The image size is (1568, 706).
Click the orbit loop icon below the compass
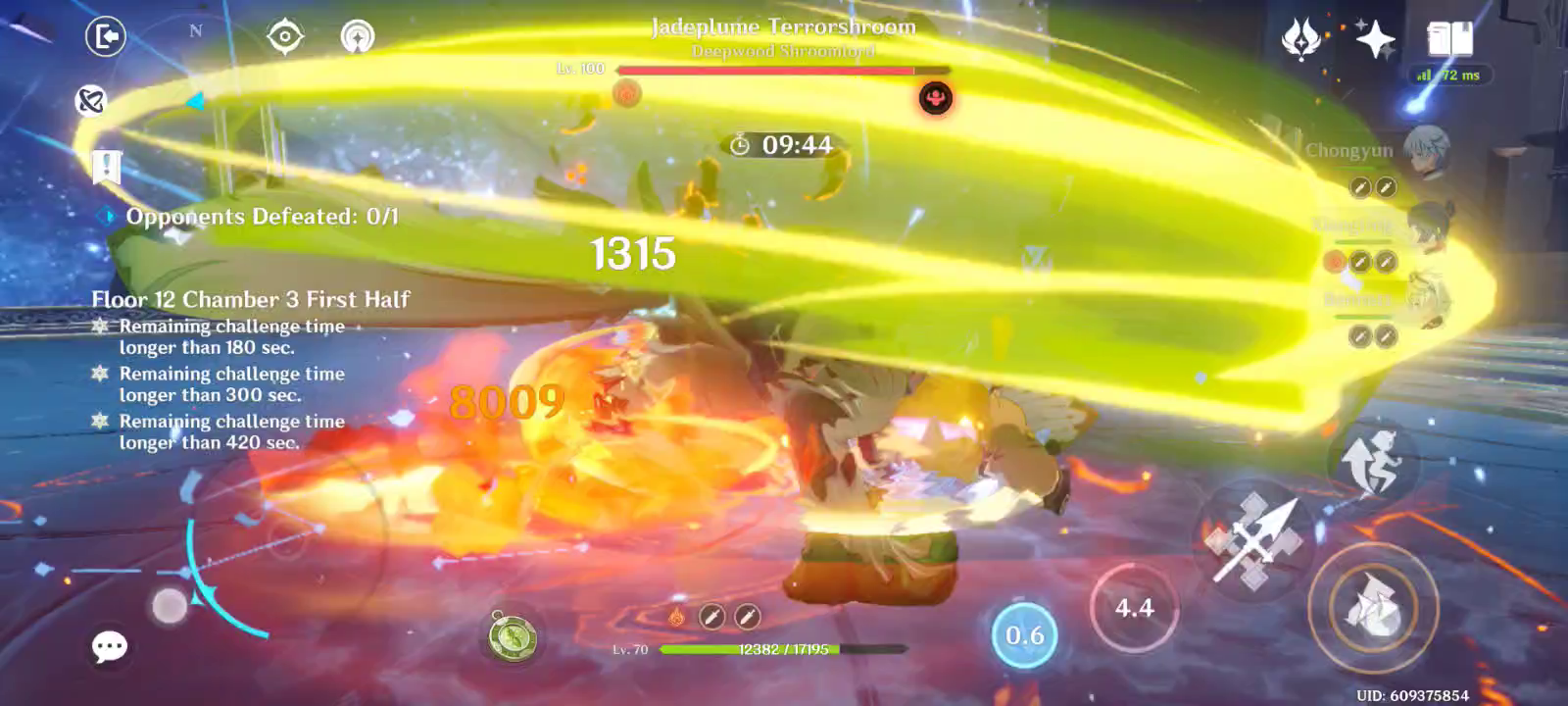click(x=92, y=102)
